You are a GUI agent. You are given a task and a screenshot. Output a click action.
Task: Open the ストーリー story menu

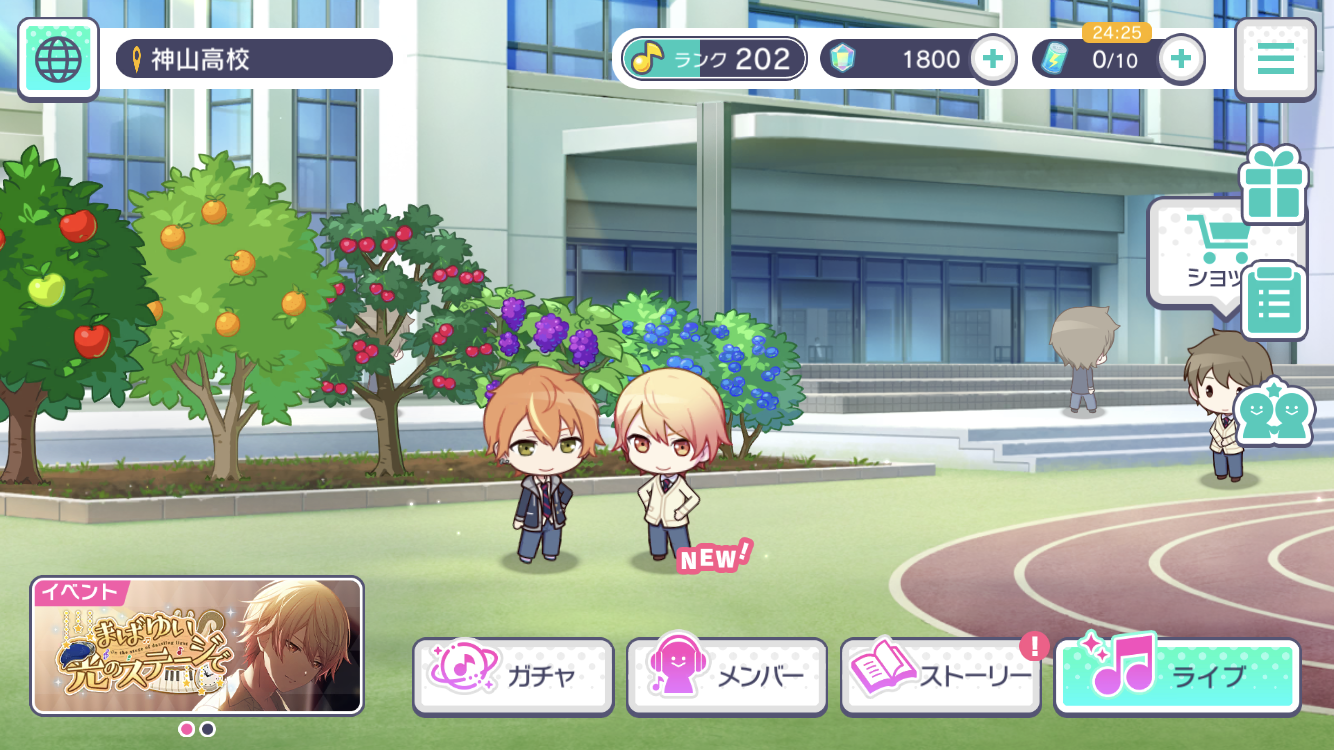[940, 676]
